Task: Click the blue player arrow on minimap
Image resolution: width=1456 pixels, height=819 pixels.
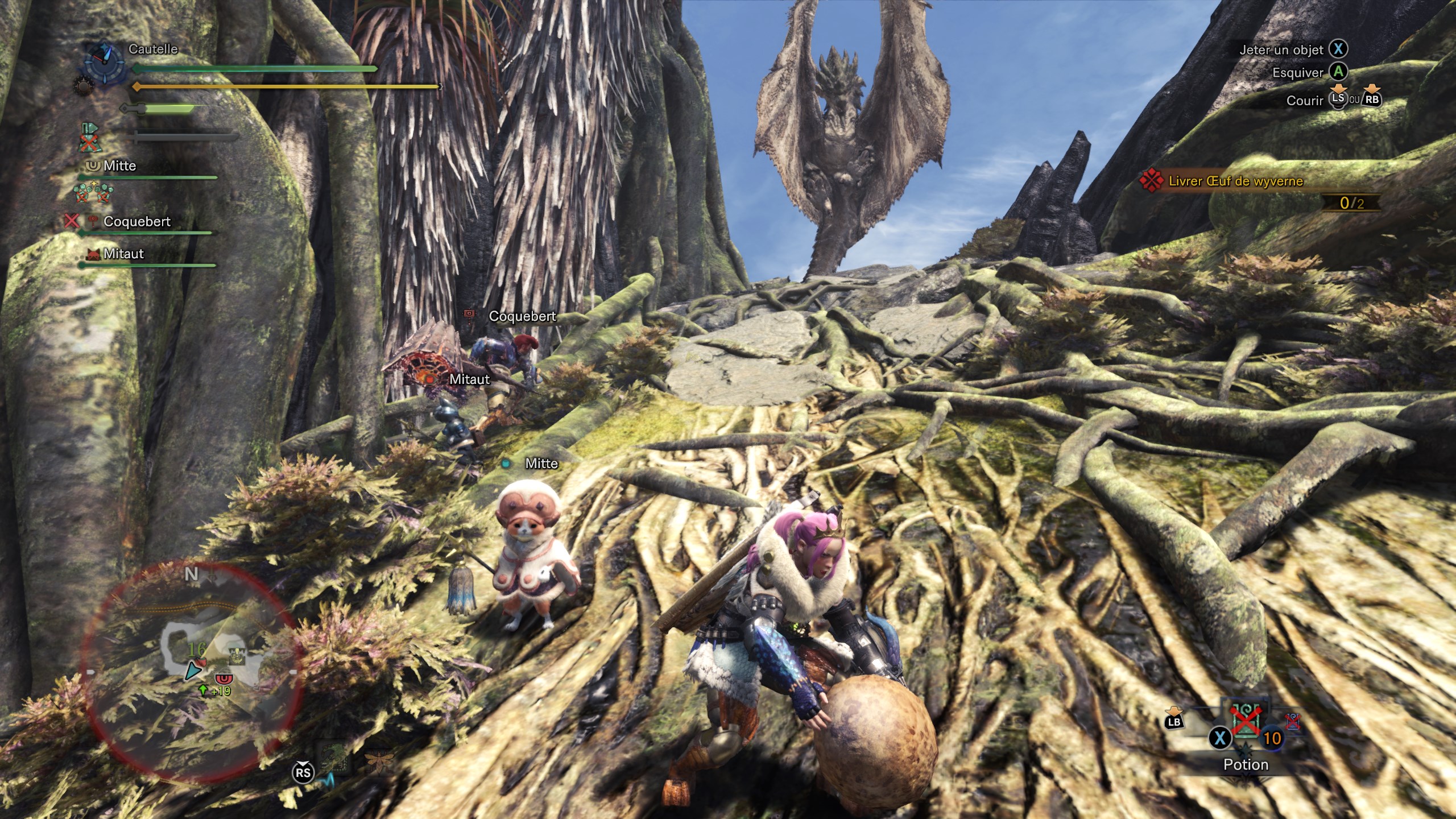Action: (x=193, y=671)
